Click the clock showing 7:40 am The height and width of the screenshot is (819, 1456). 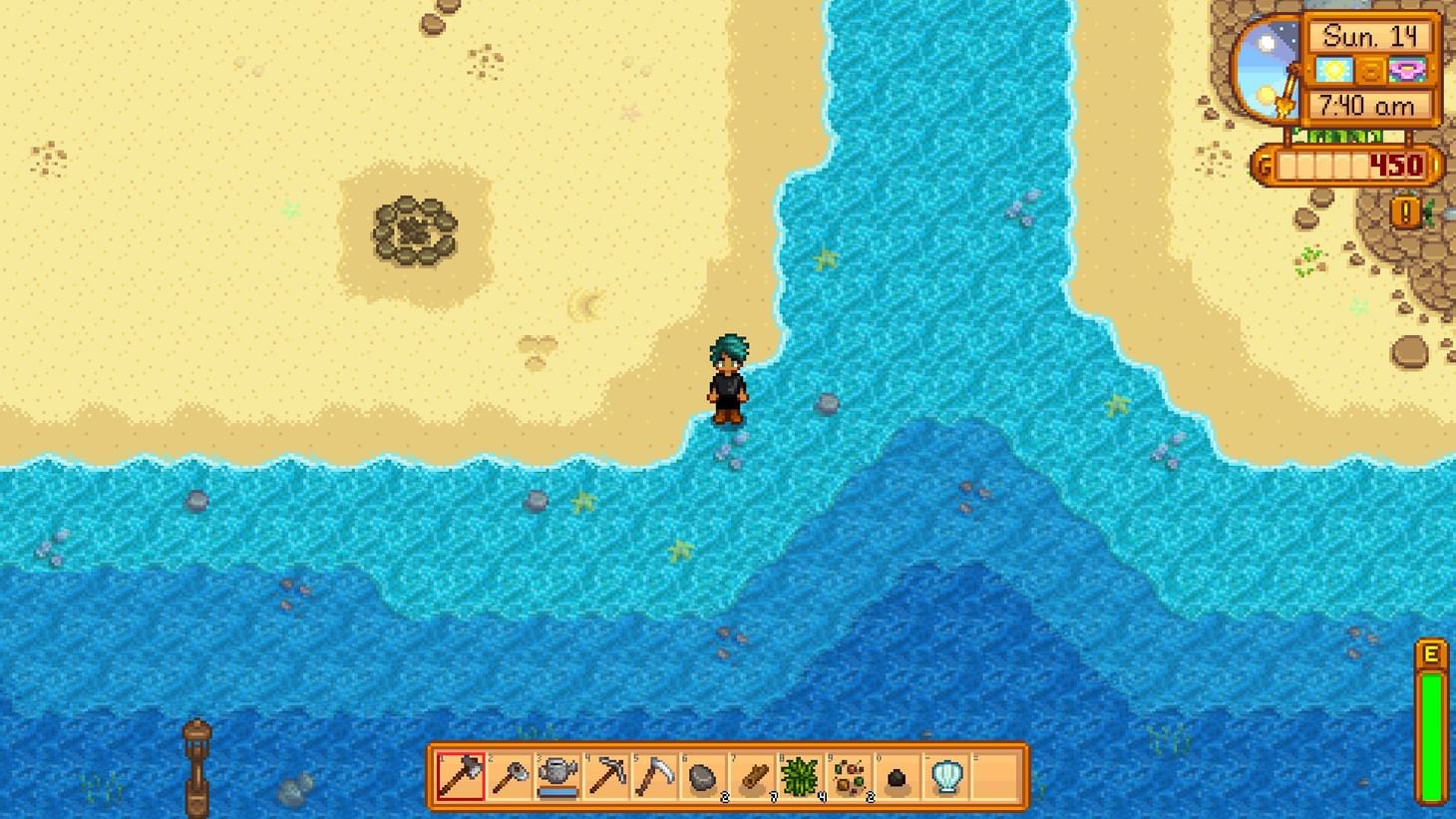[1368, 104]
